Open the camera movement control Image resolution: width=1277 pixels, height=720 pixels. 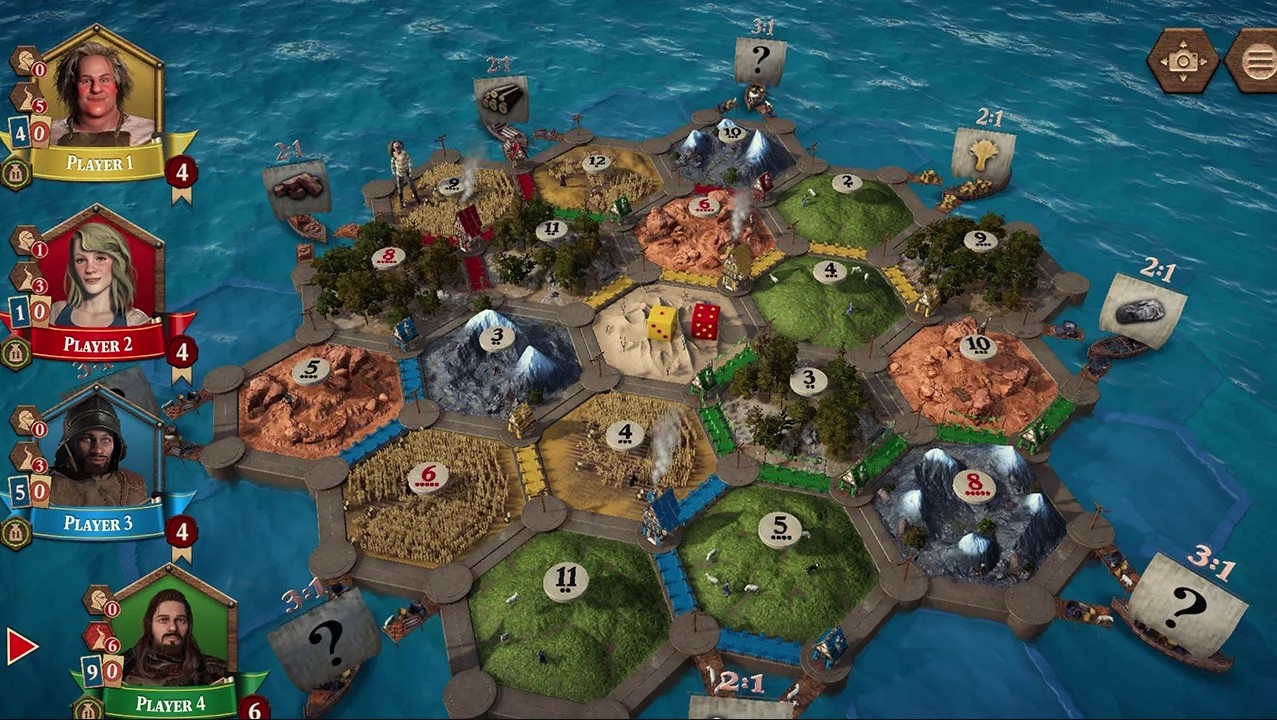pos(1182,60)
